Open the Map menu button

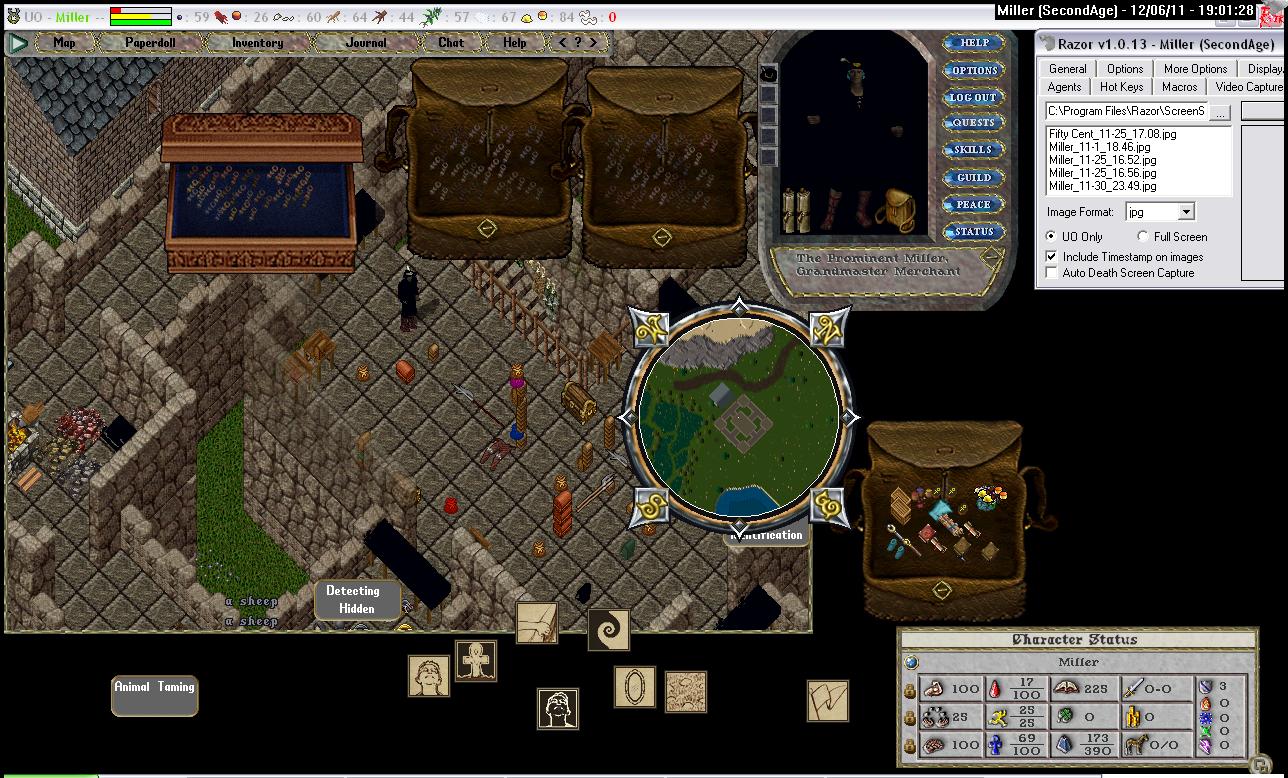tap(65, 43)
